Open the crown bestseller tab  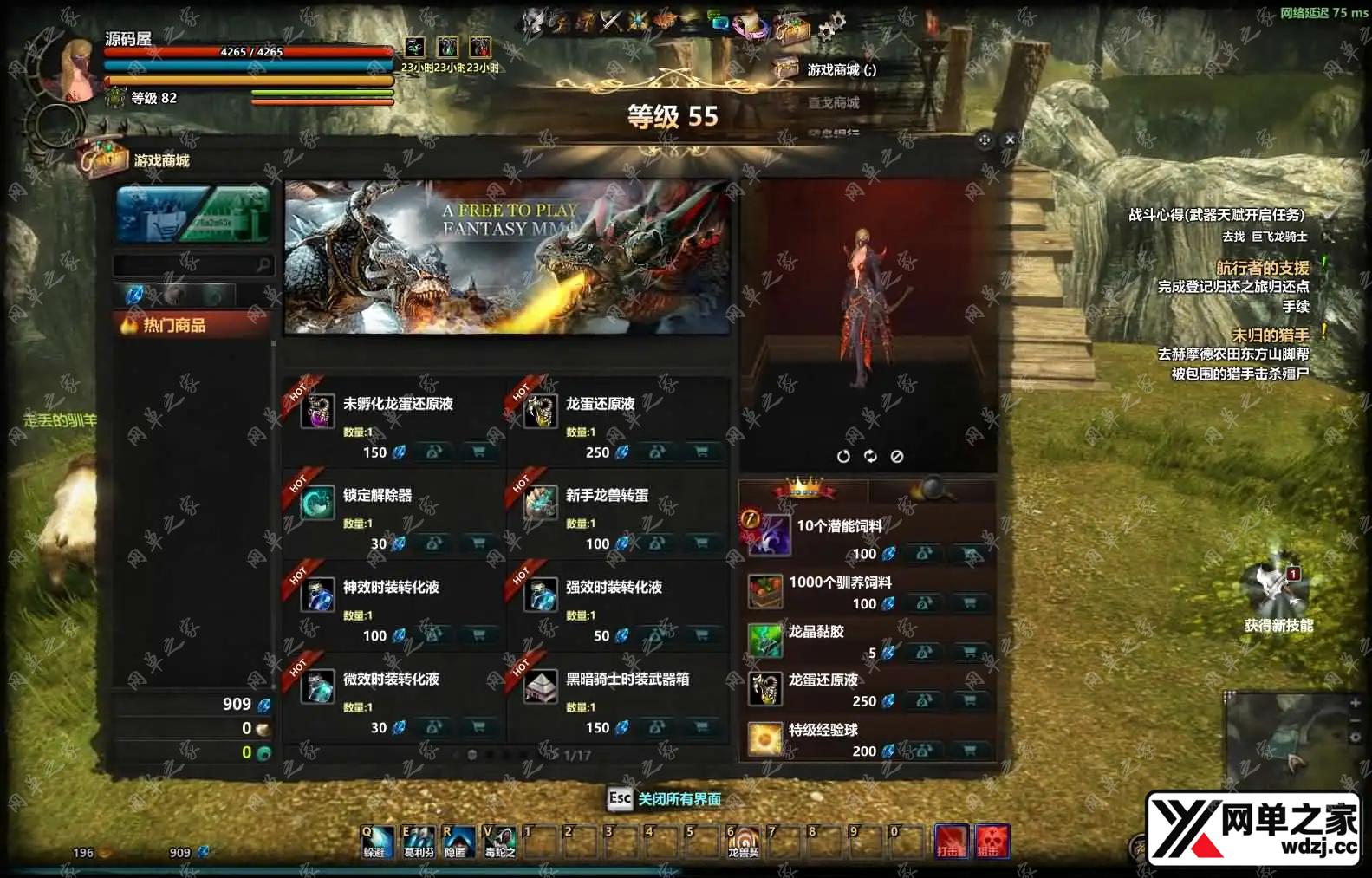(803, 490)
